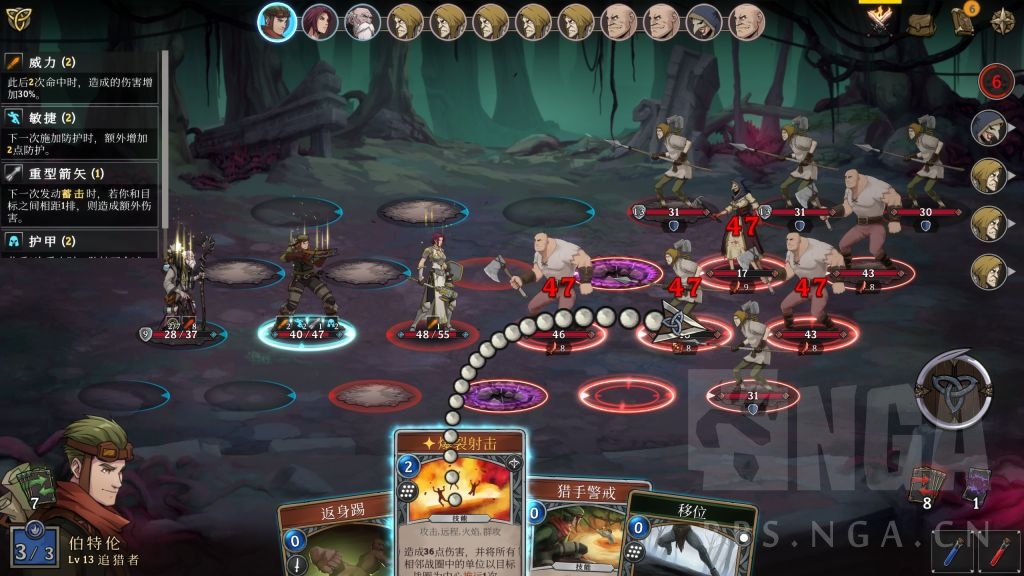
Task: Open the compass map icon
Action: [x=1002, y=22]
